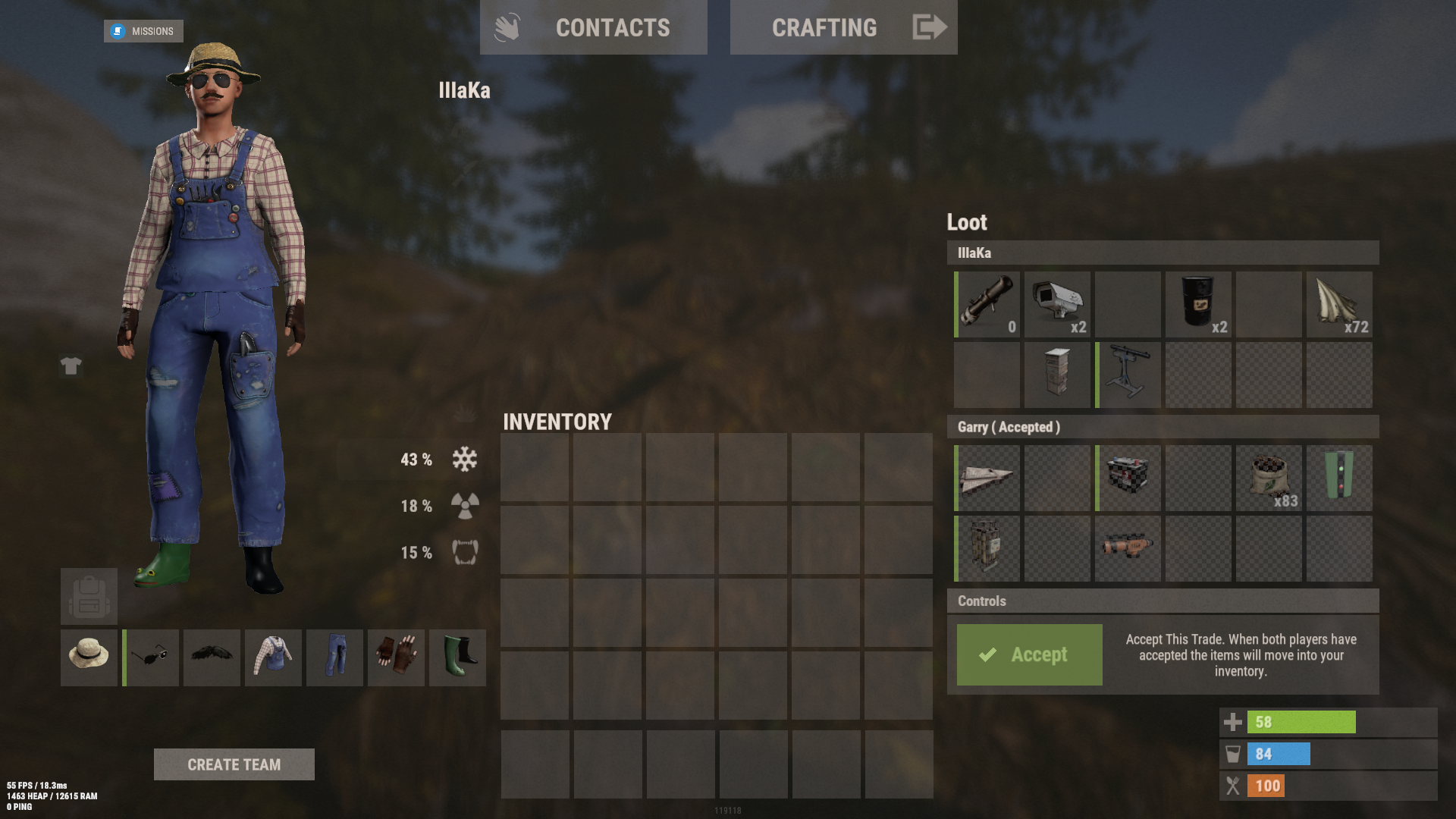Select the crude oil barrel item
Viewport: 1456px width, 819px height.
pyautogui.click(x=1198, y=303)
